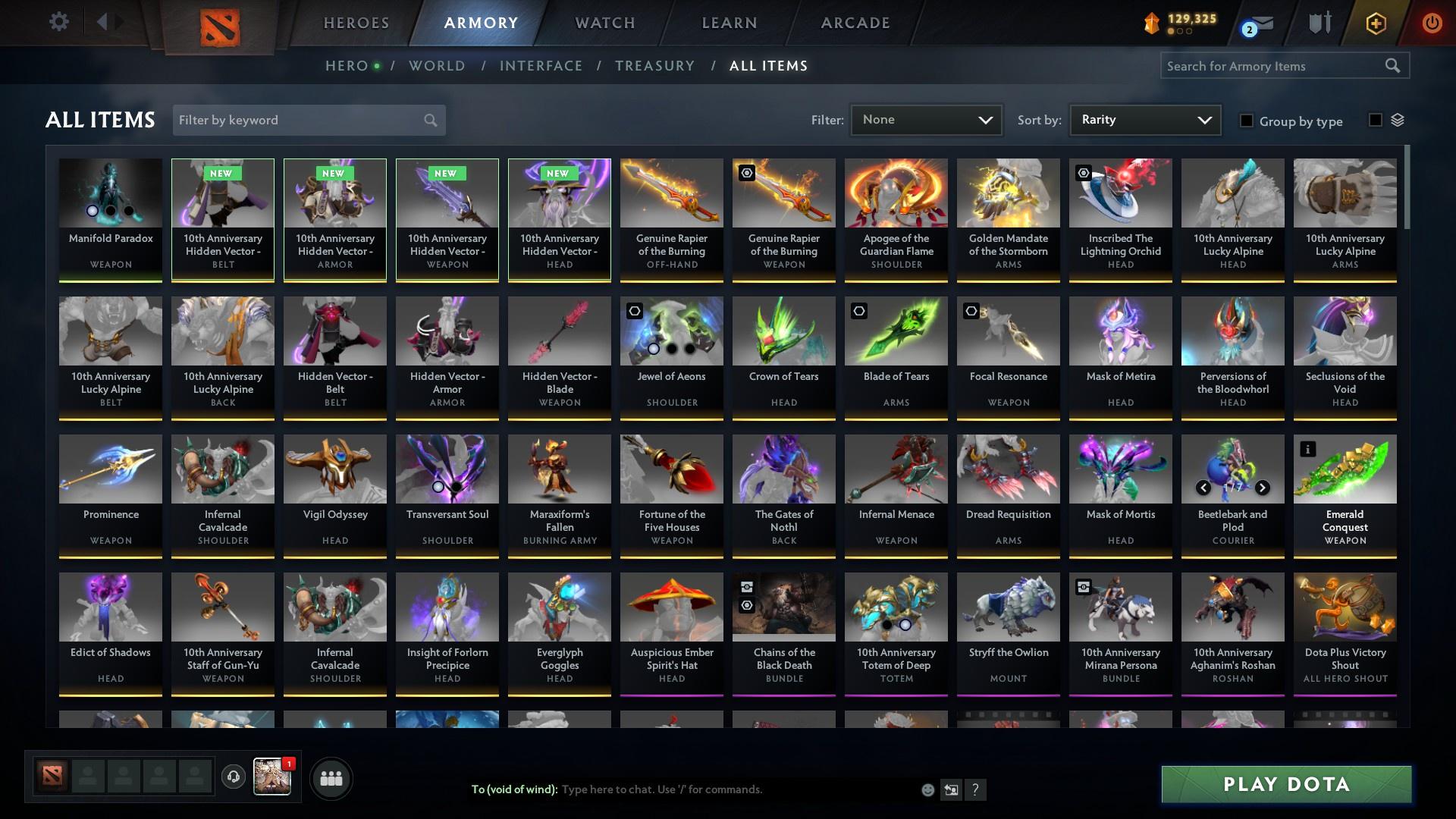Open the Sort by Rarity dropdown
The image size is (1456, 819).
coord(1144,119)
